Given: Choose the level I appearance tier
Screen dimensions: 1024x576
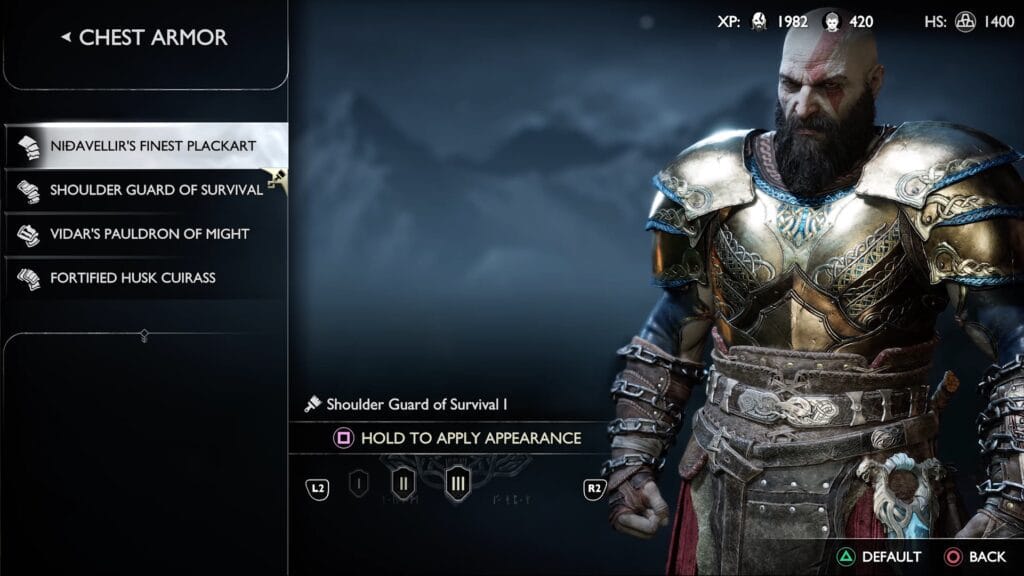Looking at the screenshot, I should (x=359, y=485).
